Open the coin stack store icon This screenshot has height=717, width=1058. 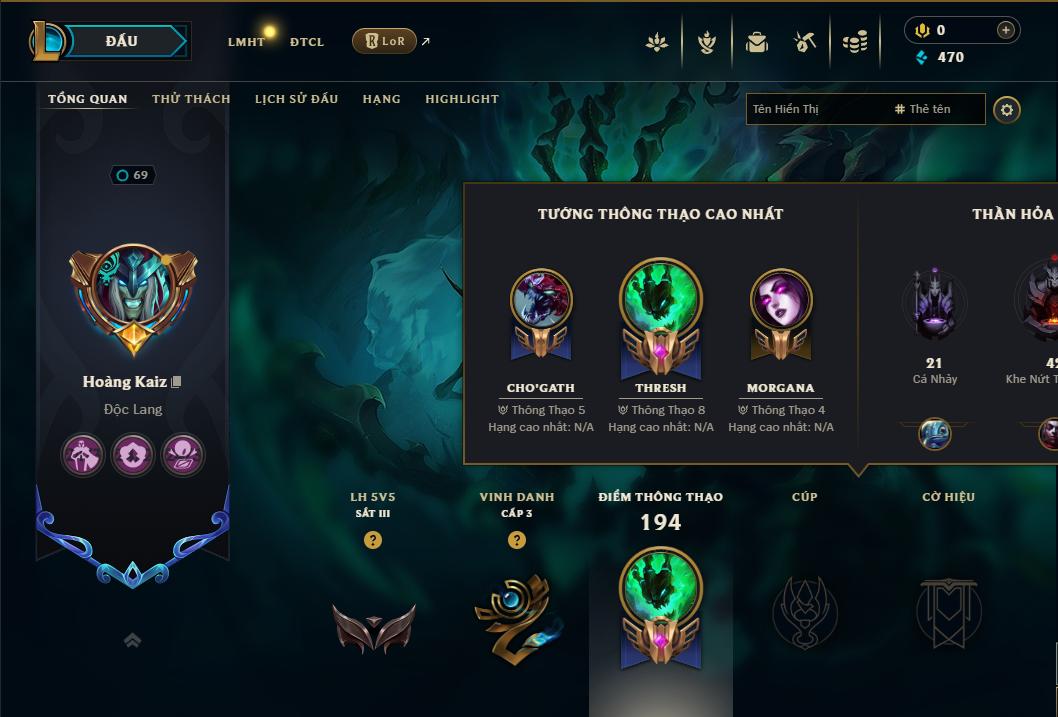coord(854,42)
